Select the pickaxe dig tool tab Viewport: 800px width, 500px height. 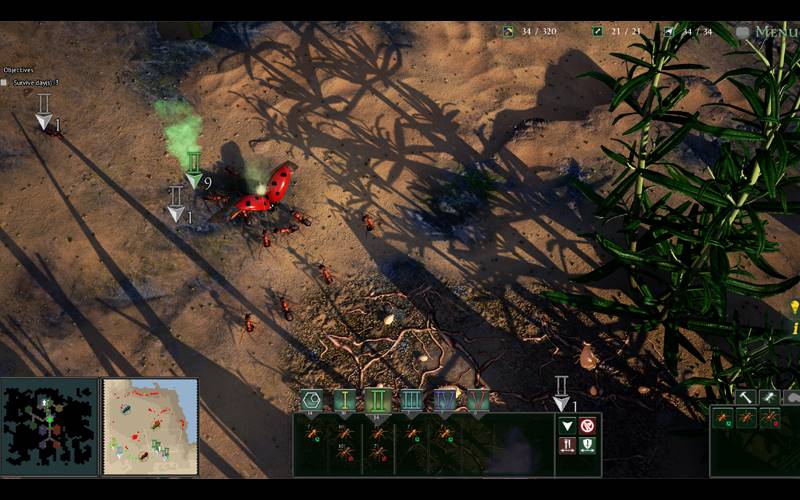(x=745, y=397)
